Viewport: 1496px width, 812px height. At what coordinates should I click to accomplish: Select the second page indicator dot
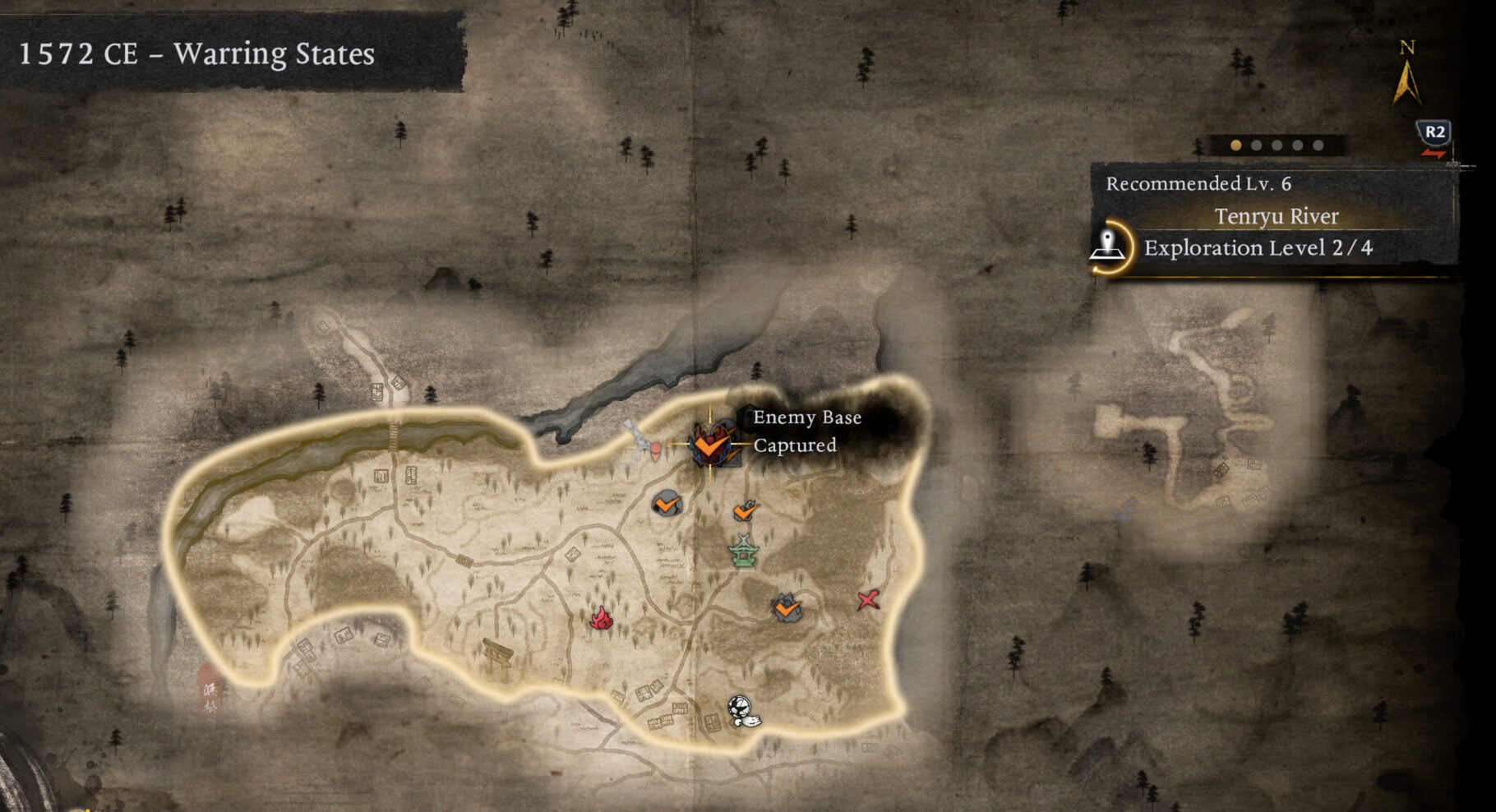[1256, 145]
